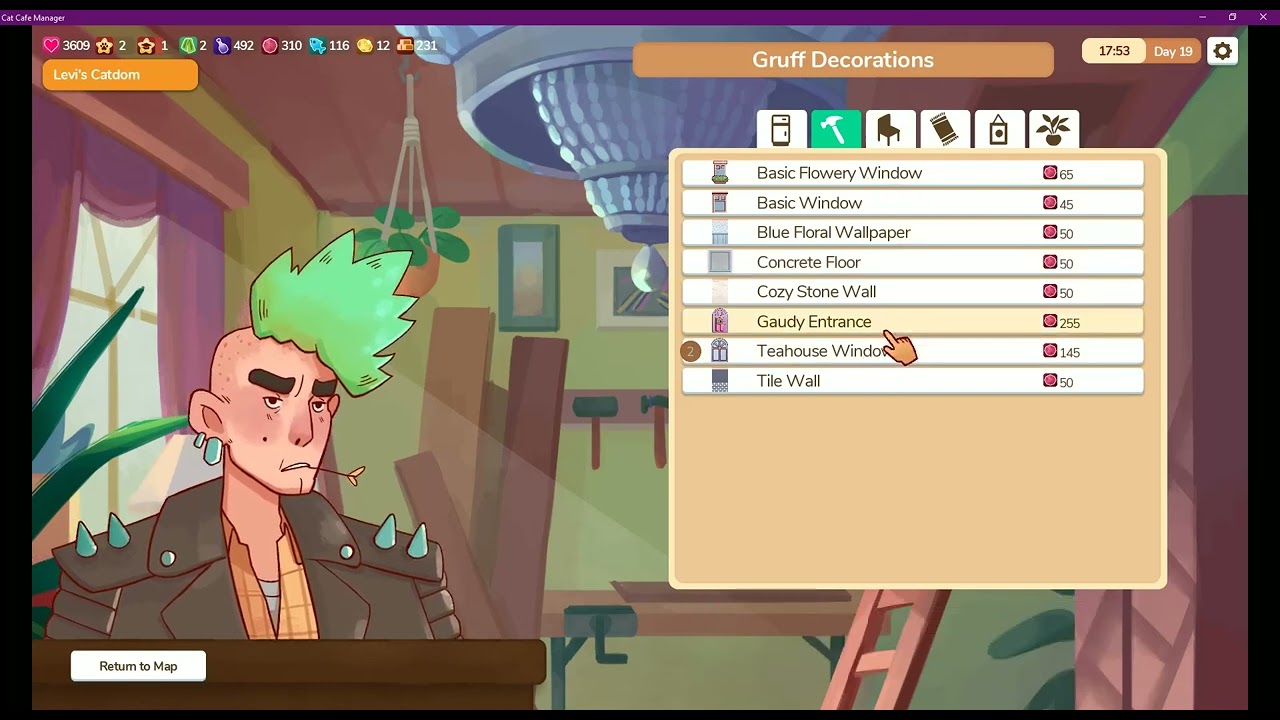
Task: Open the hanging lantern tab
Action: pos(998,130)
